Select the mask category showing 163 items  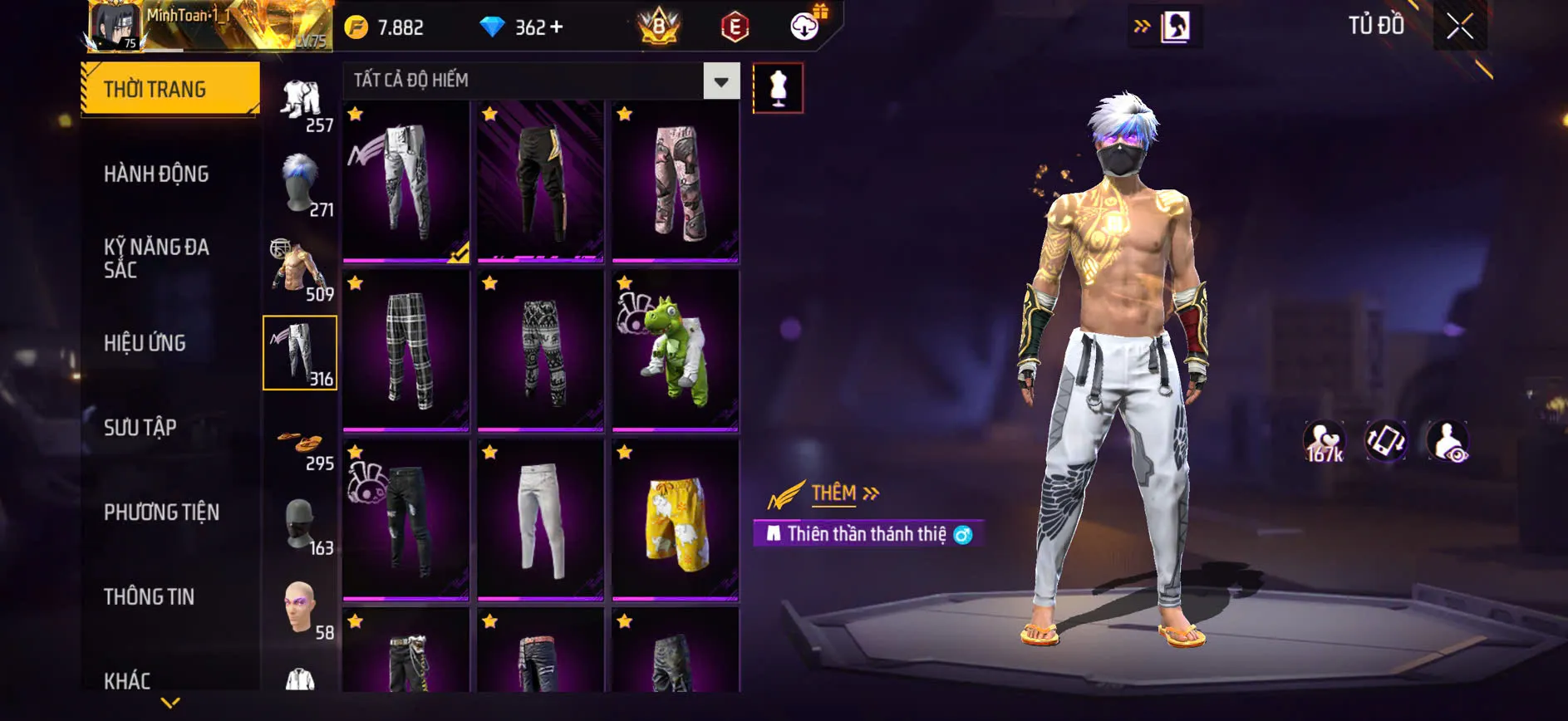pos(301,523)
